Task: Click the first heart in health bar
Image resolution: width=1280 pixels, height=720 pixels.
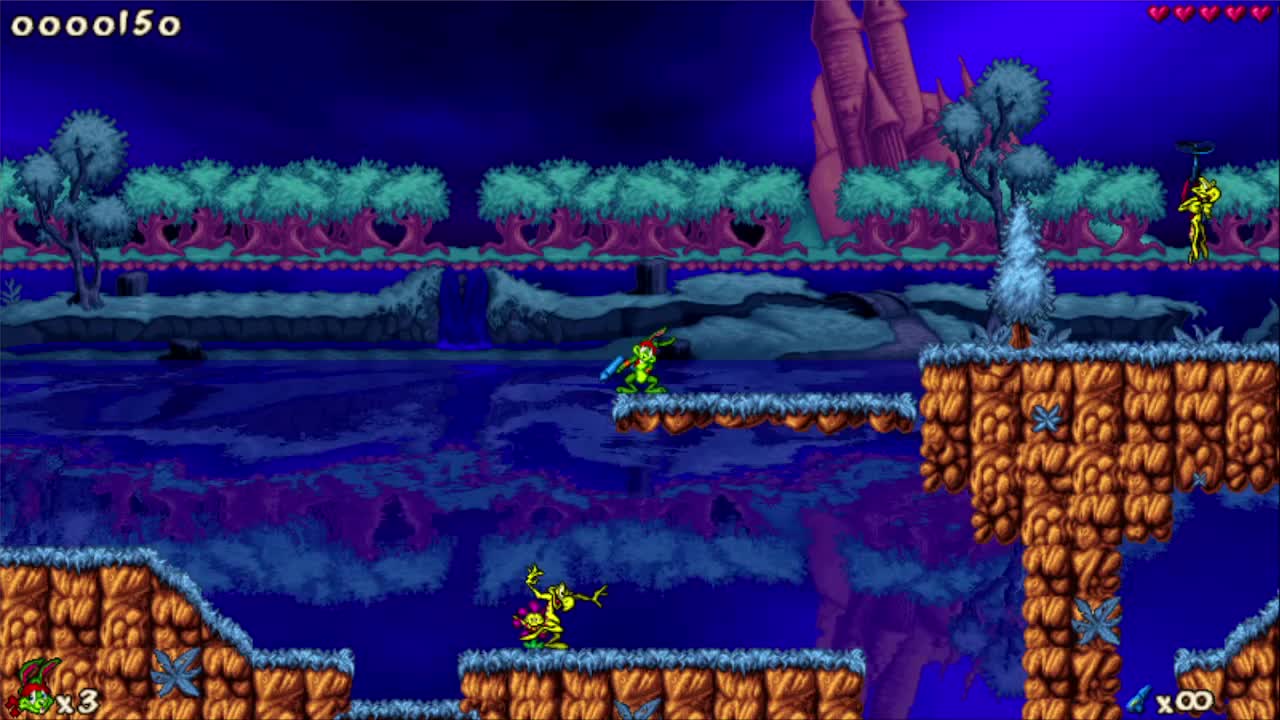Action: (1157, 12)
